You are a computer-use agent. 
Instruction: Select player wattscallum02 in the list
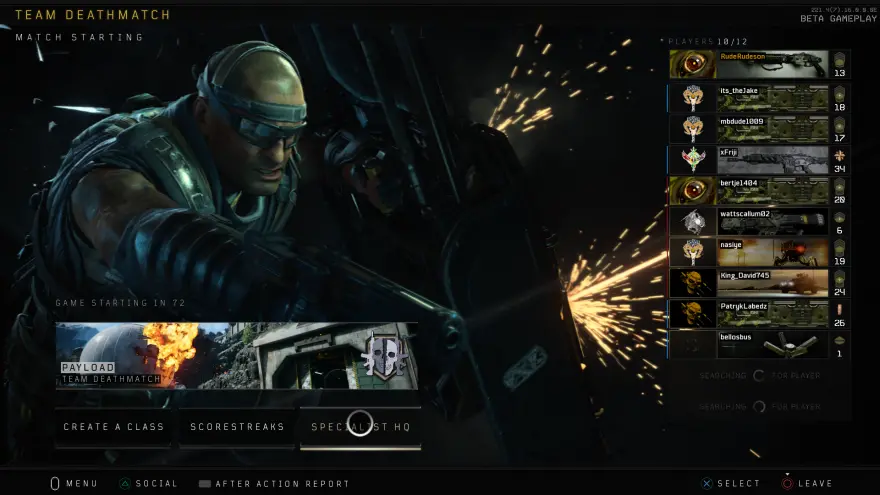[x=759, y=221]
